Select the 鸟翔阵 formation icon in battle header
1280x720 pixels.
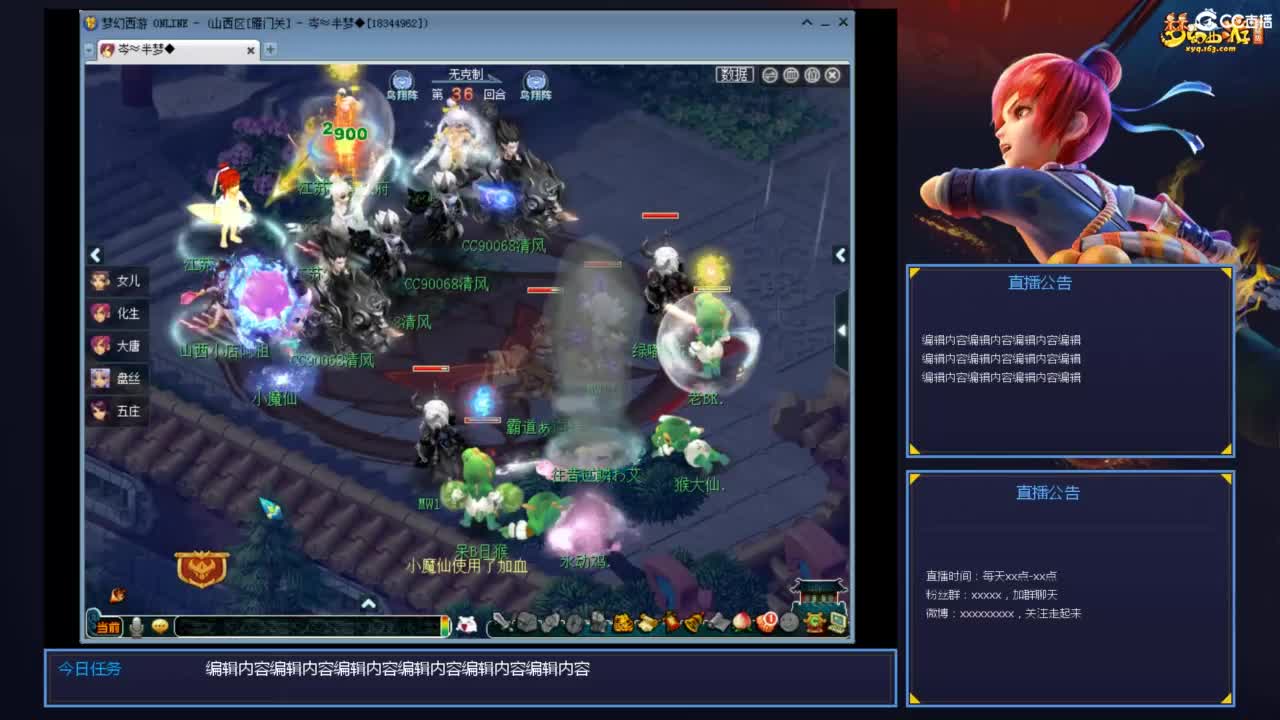[402, 80]
